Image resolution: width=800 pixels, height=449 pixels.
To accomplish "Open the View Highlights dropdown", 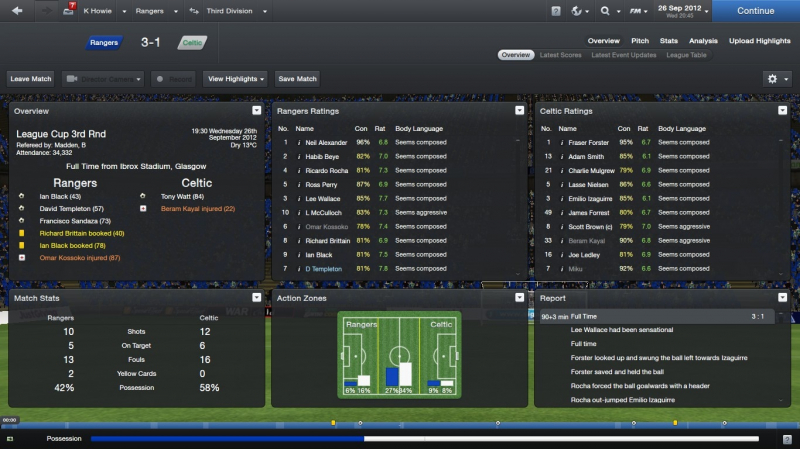I will click(x=236, y=78).
